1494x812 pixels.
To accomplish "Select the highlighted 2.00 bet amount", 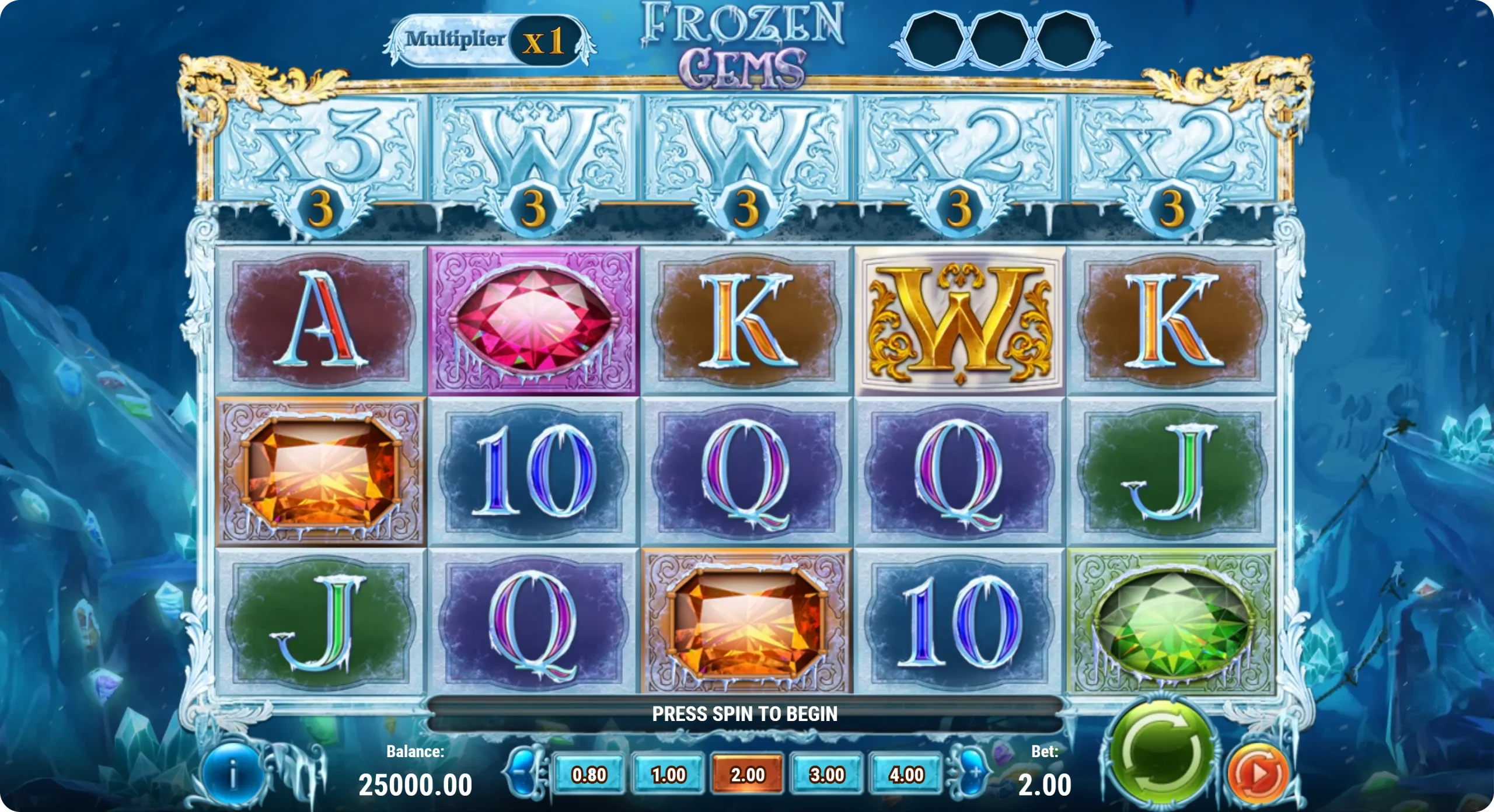I will pyautogui.click(x=748, y=775).
